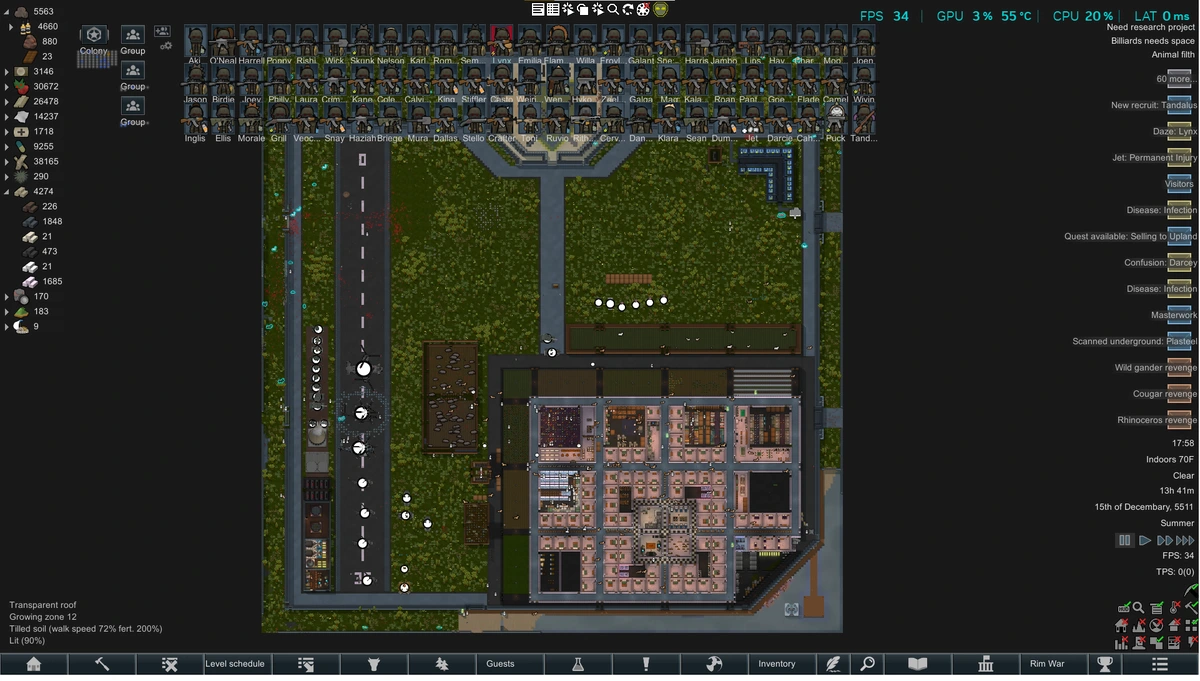Open the Visitors letter
1200x681 pixels.
coord(1179,184)
